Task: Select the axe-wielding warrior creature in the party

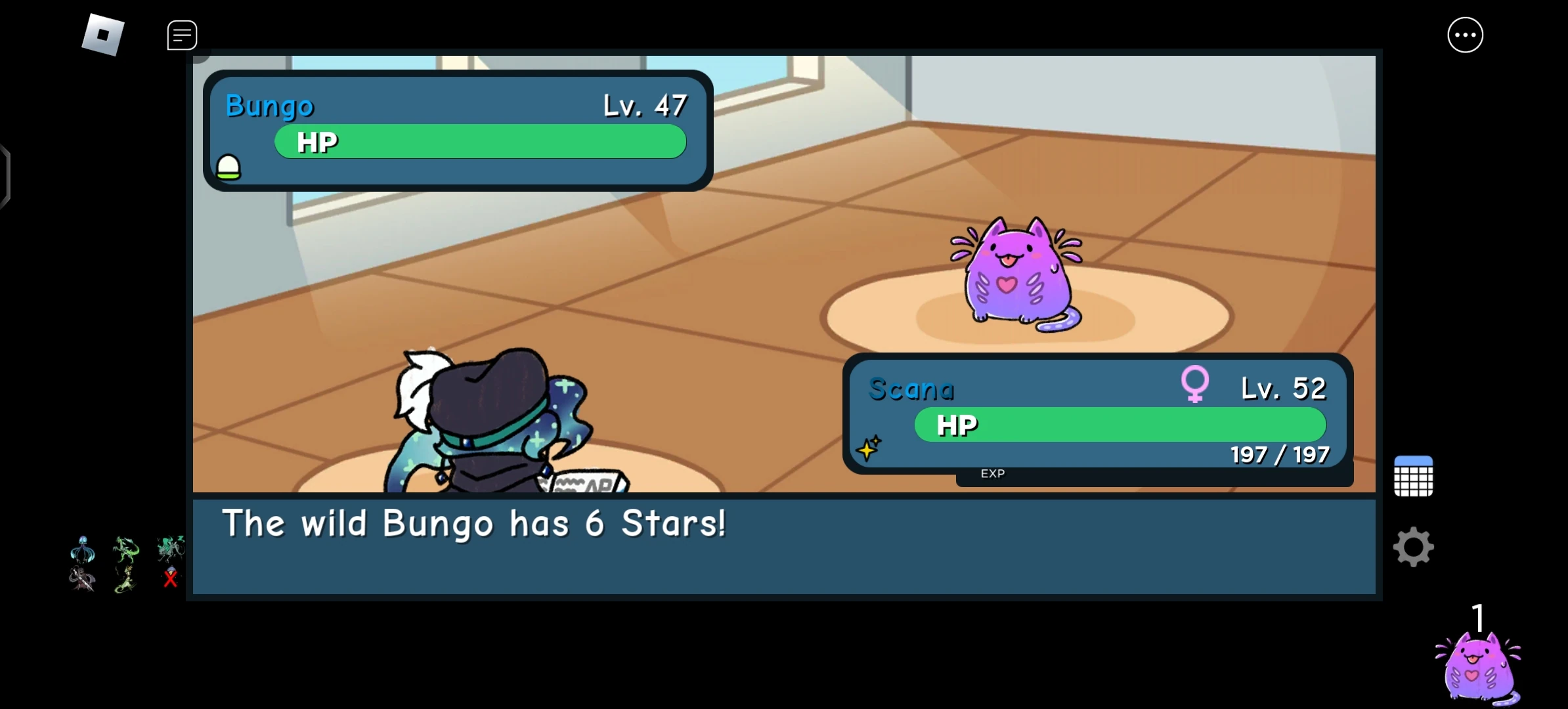Action: 81,579
